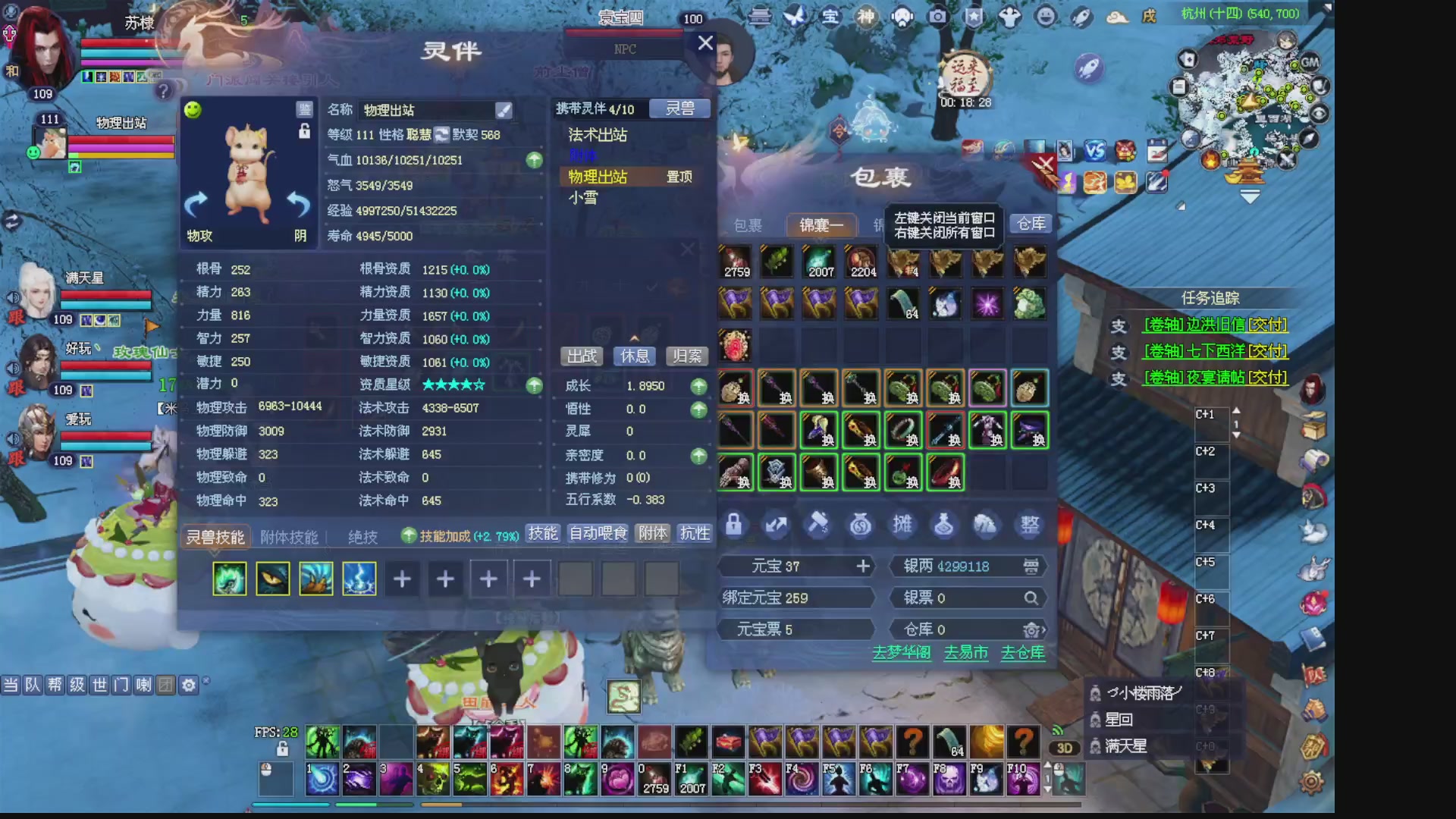Select the first green pet skill icon

tap(230, 578)
